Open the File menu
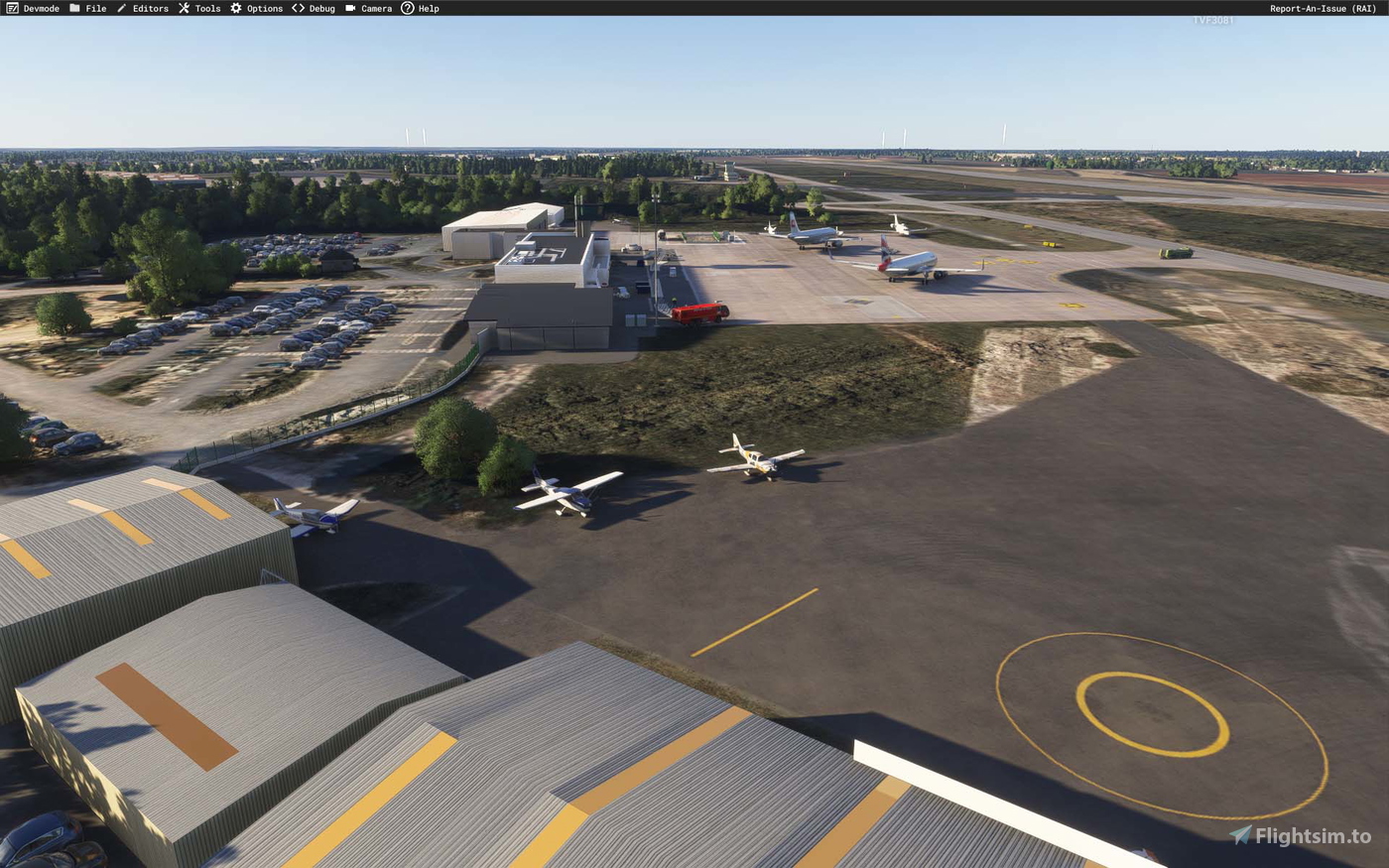 pyautogui.click(x=96, y=8)
